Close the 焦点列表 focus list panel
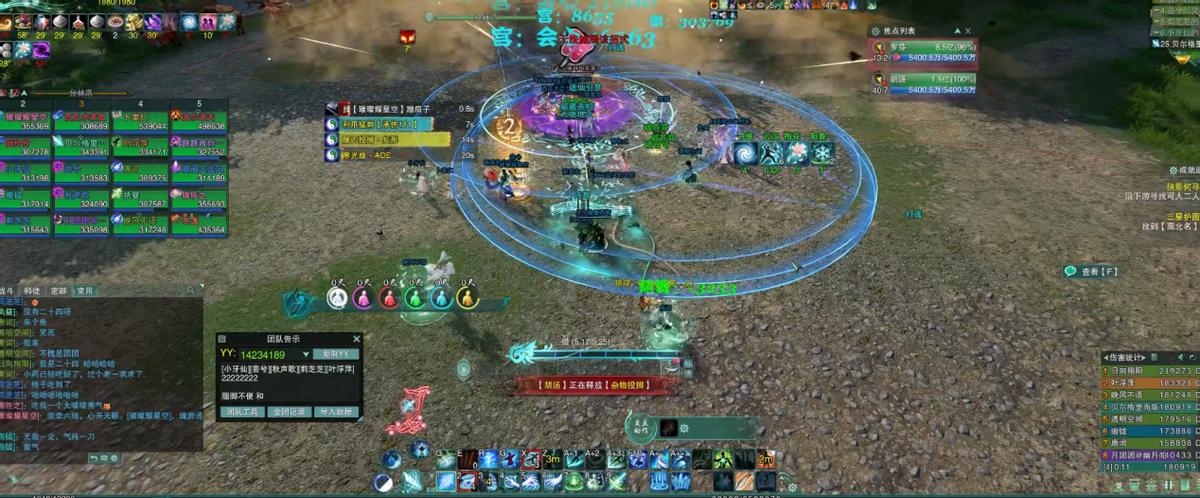 pyautogui.click(x=968, y=31)
